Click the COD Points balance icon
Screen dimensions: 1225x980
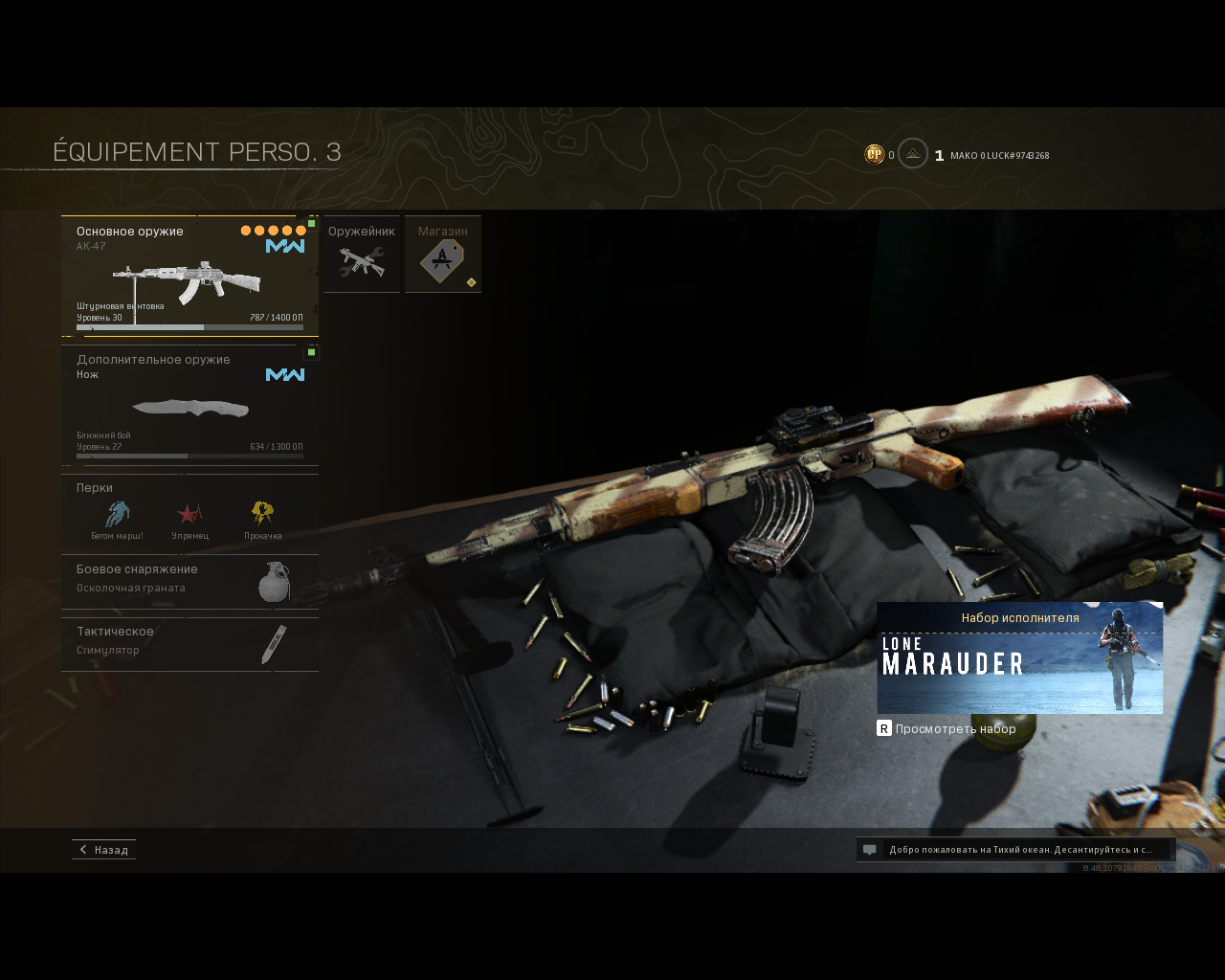[874, 154]
